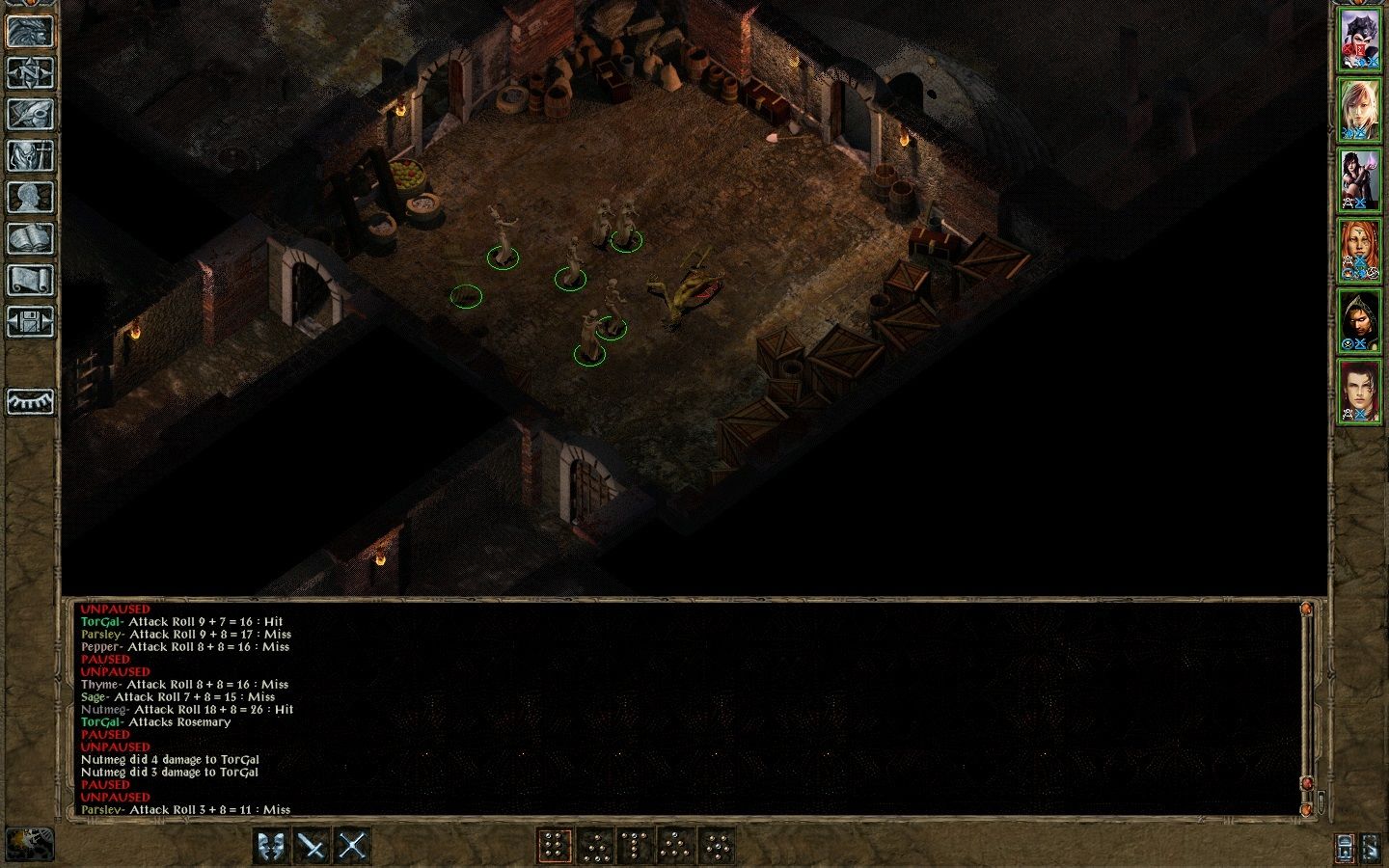Select the pale dark-haired man's portrait

[x=1359, y=391]
